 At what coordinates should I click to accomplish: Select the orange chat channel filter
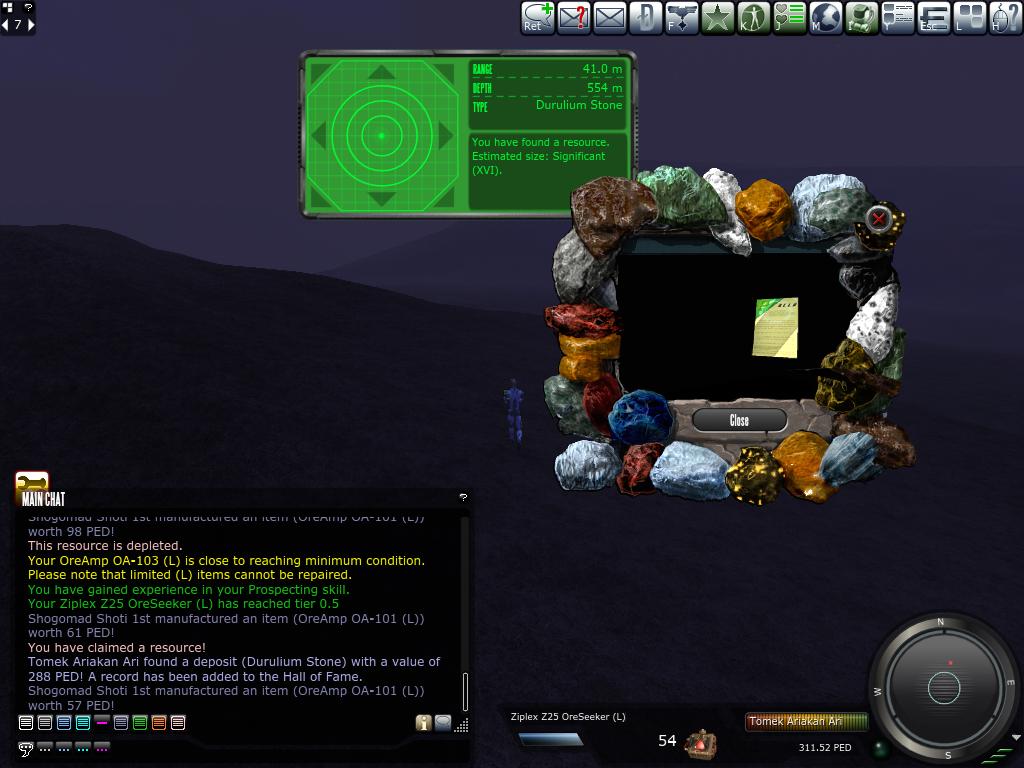click(159, 723)
